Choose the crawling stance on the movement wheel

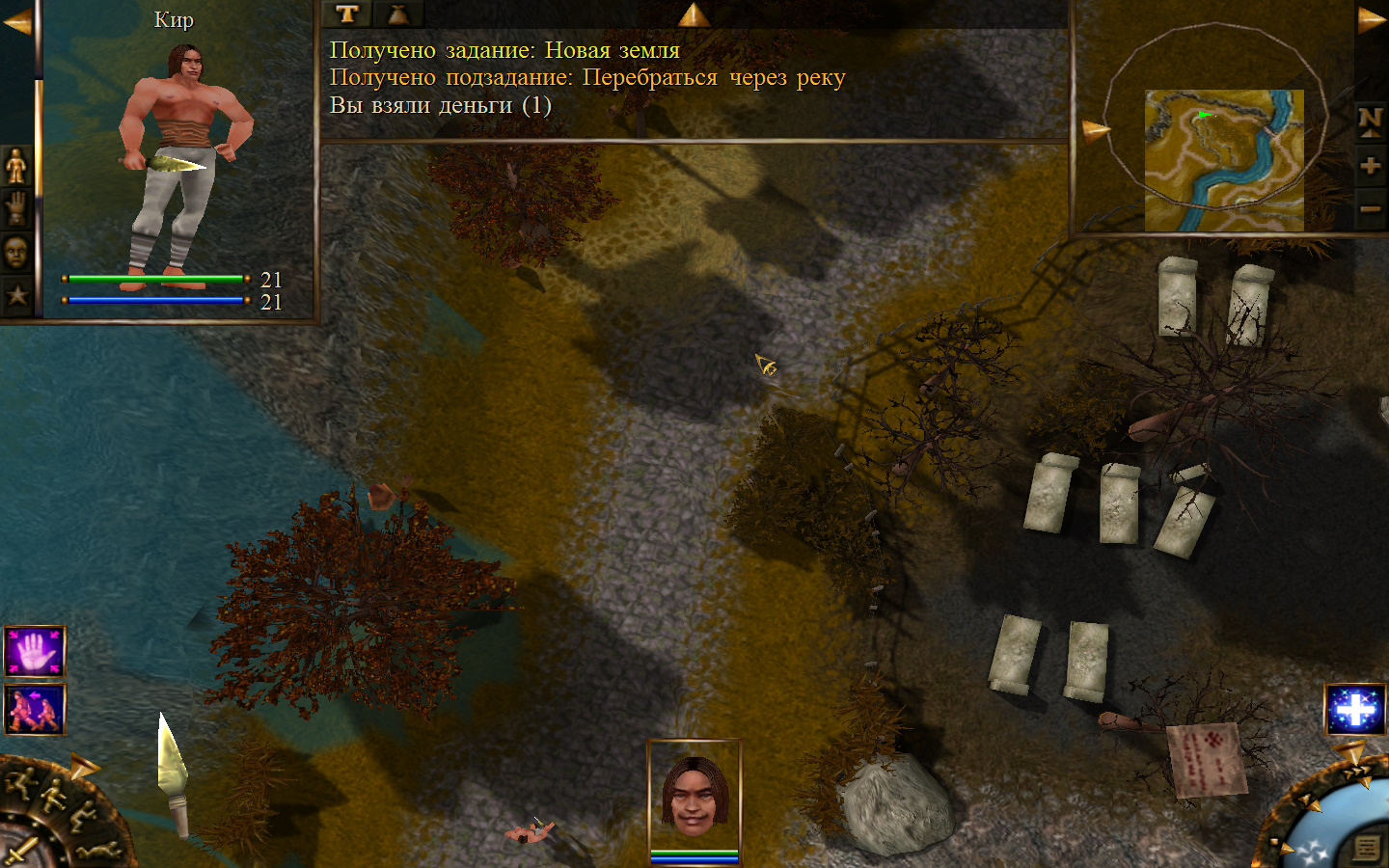99,851
